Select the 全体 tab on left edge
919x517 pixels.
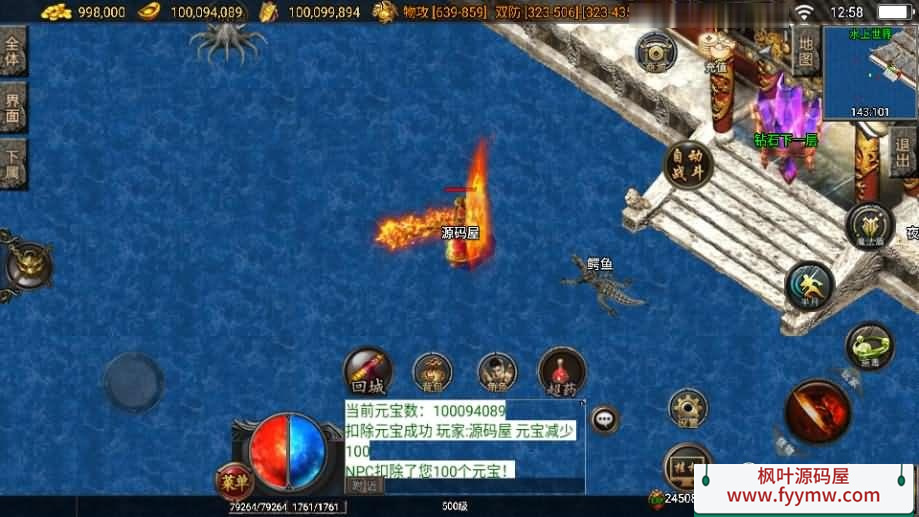pos(13,50)
